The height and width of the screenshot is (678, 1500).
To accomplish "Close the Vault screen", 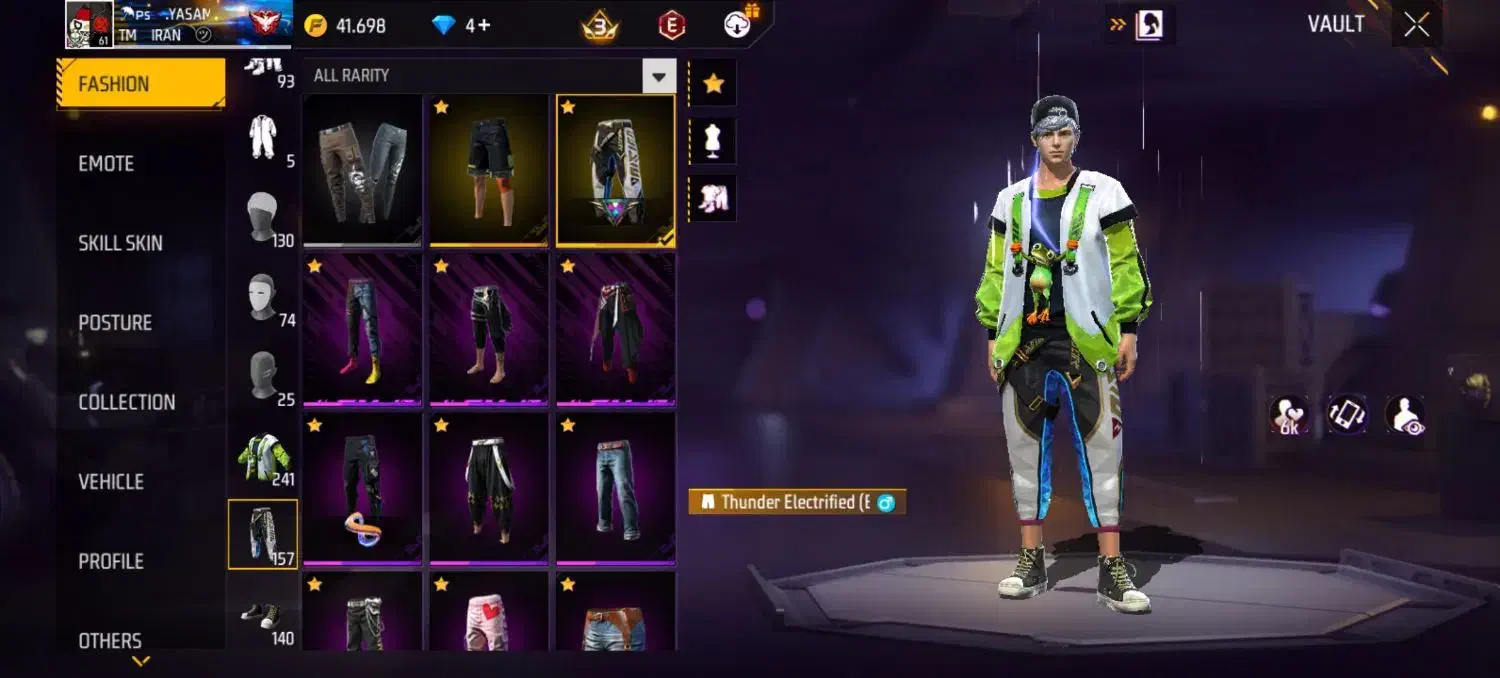I will (x=1417, y=25).
